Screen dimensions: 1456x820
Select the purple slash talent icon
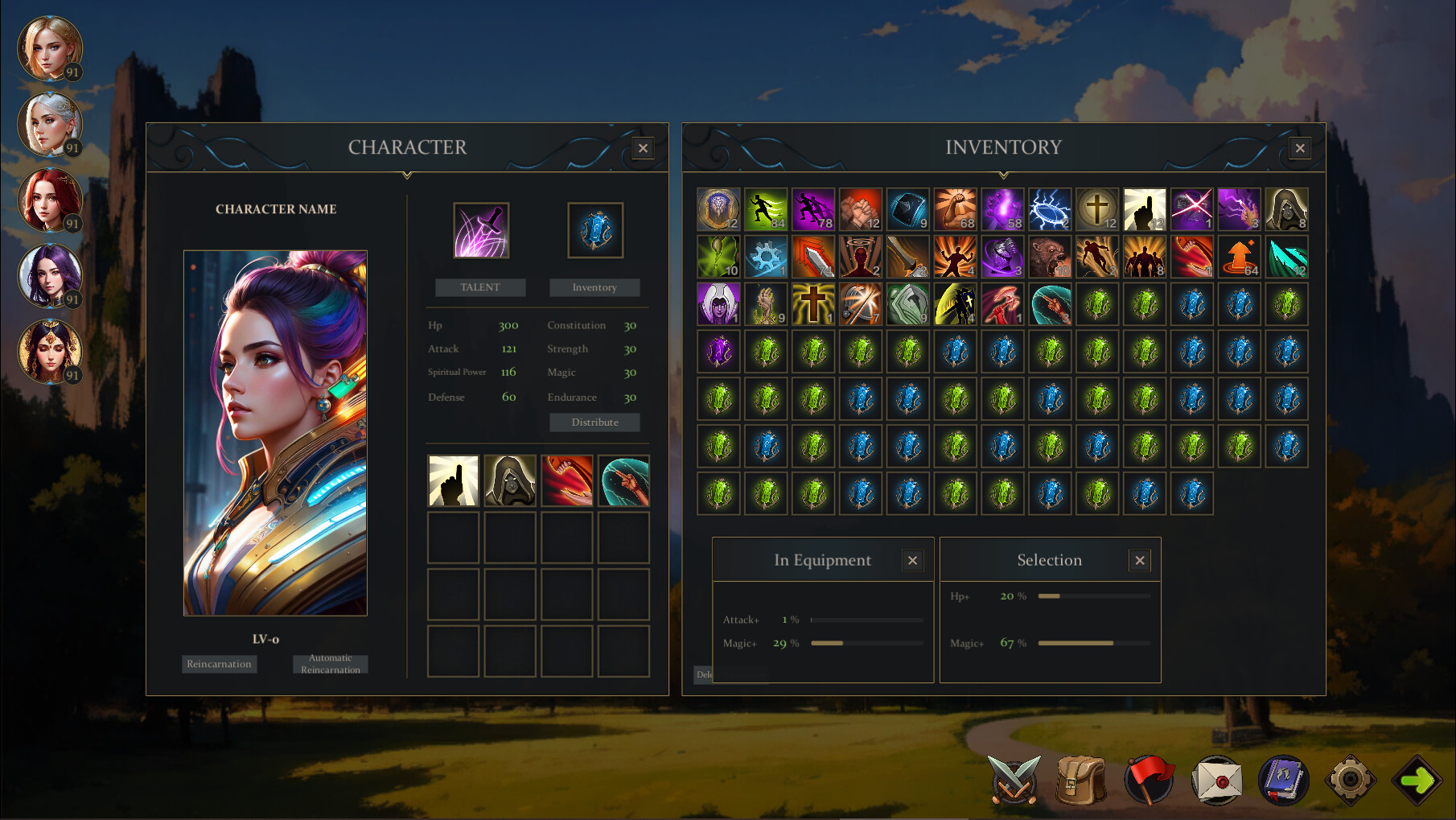coord(480,229)
